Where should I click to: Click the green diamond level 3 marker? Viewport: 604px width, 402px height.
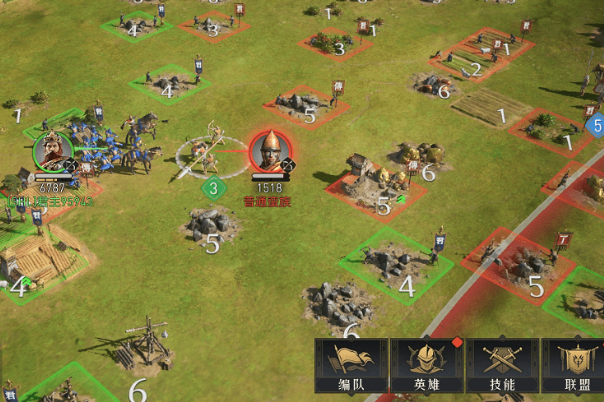click(213, 187)
